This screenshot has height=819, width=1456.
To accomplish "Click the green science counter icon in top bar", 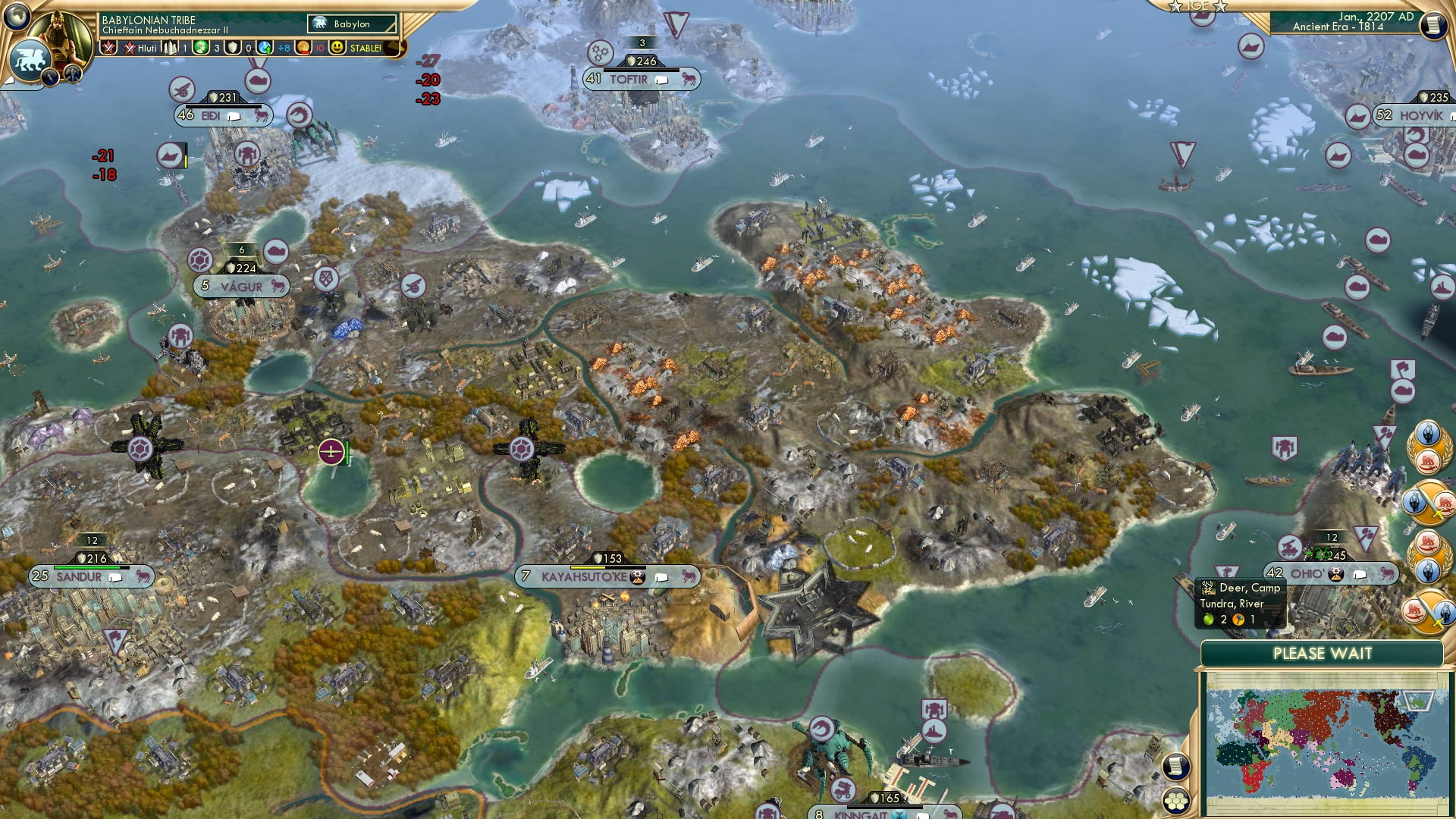I will pos(200,47).
